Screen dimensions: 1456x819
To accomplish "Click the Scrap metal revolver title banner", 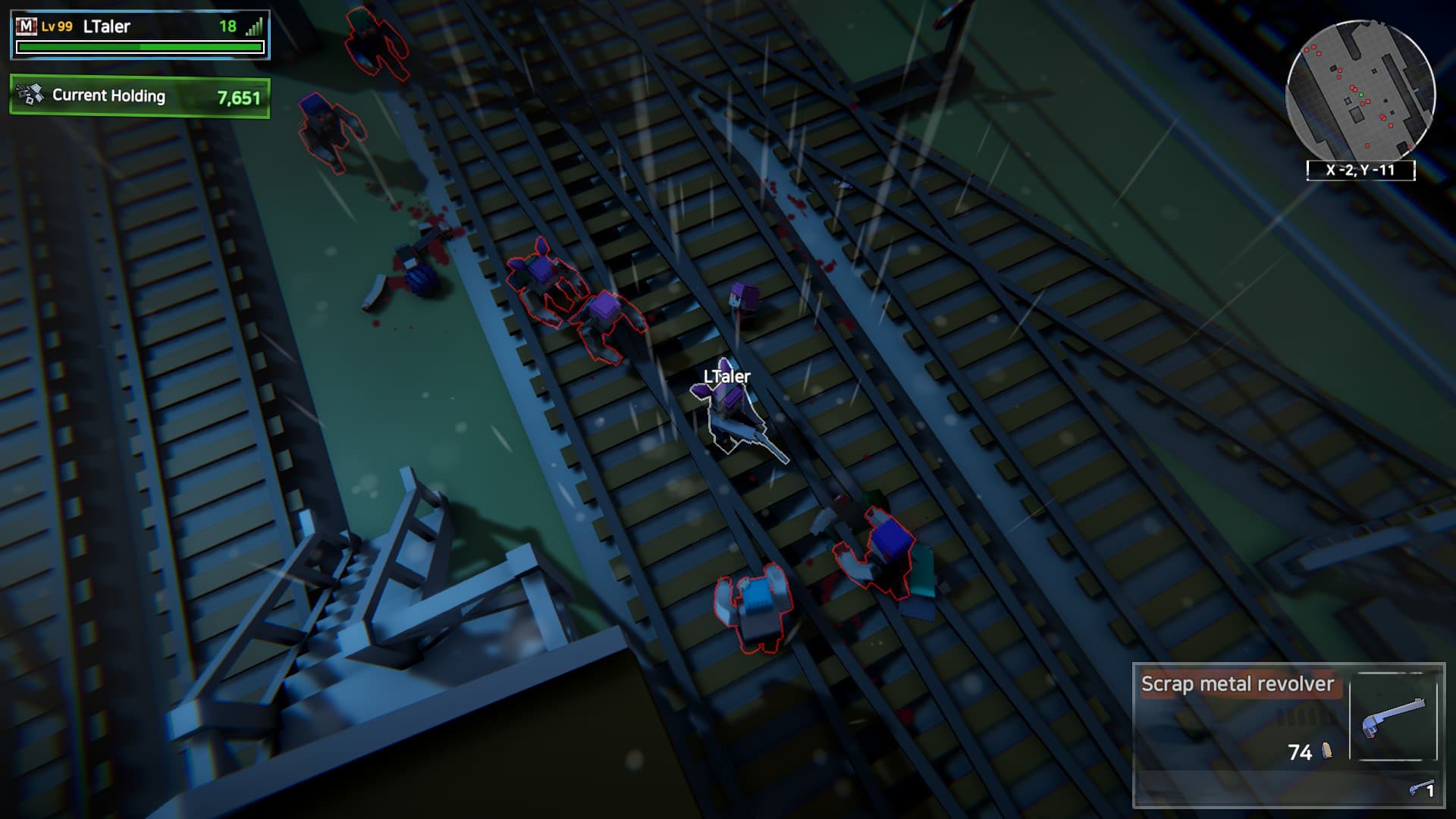I will (x=1238, y=684).
